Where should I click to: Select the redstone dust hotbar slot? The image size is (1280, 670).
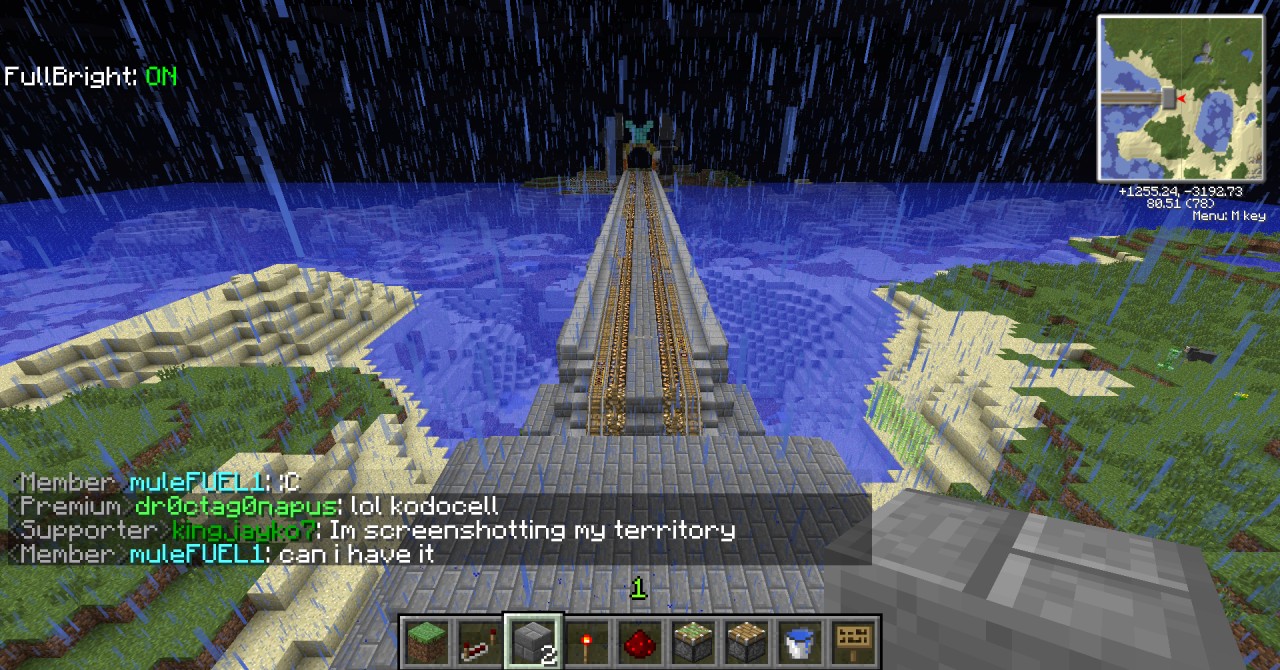tap(640, 642)
